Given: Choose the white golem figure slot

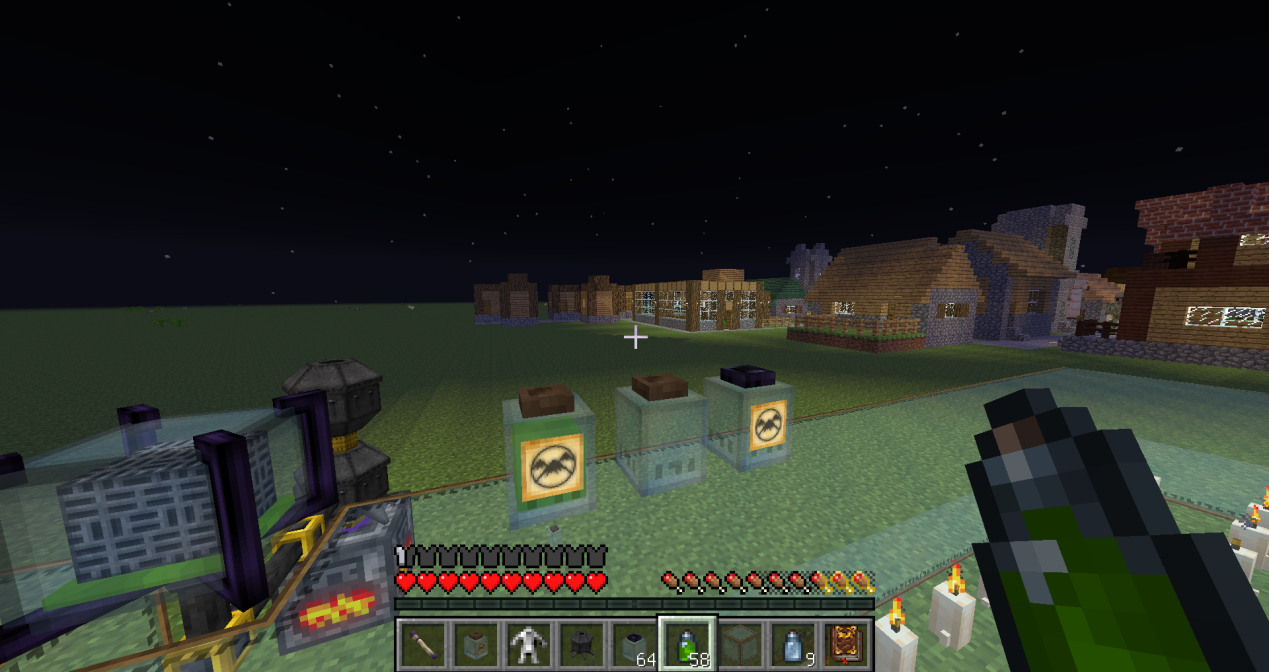Looking at the screenshot, I should point(528,644).
